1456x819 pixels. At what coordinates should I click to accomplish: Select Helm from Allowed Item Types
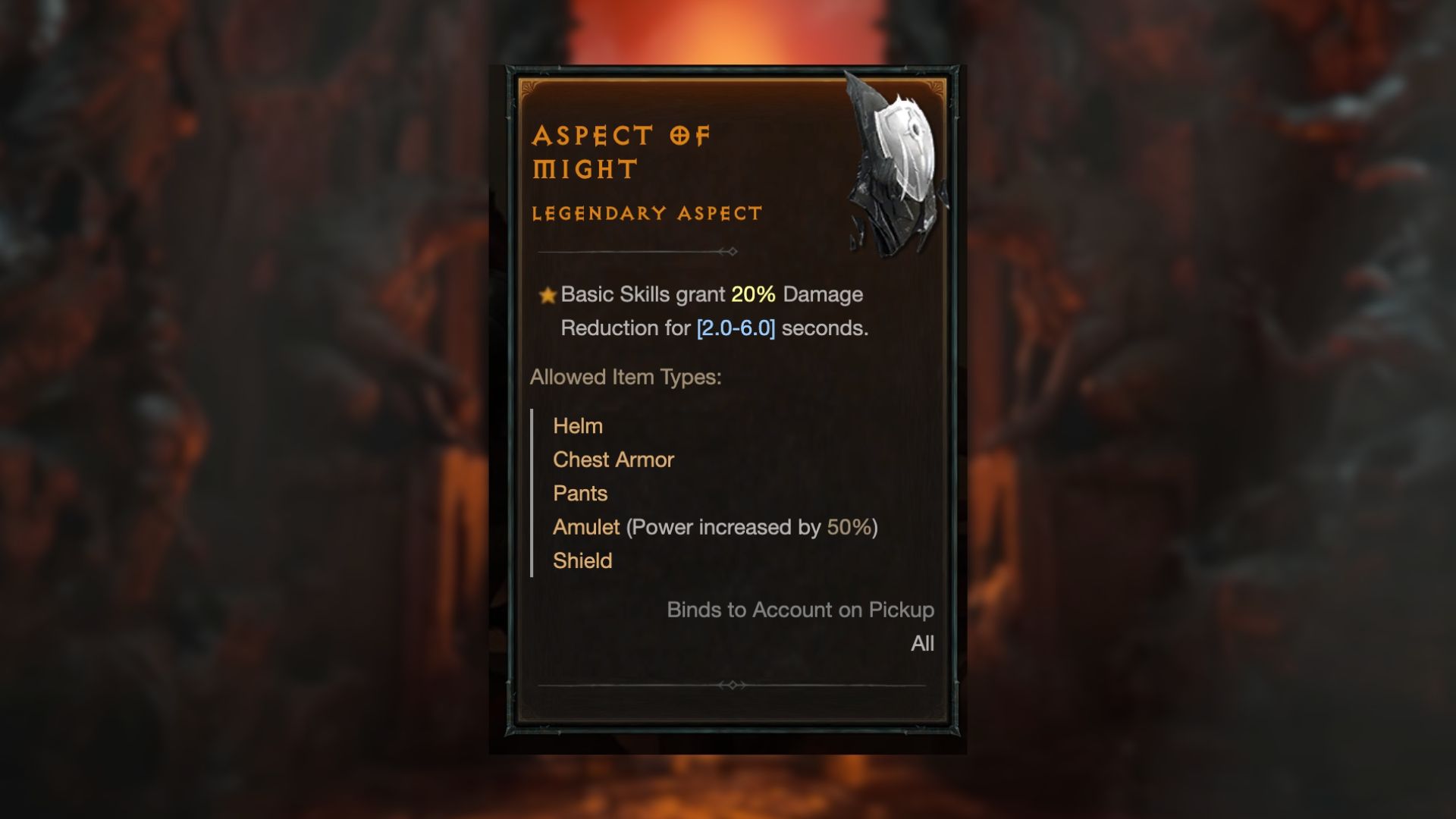pos(578,426)
